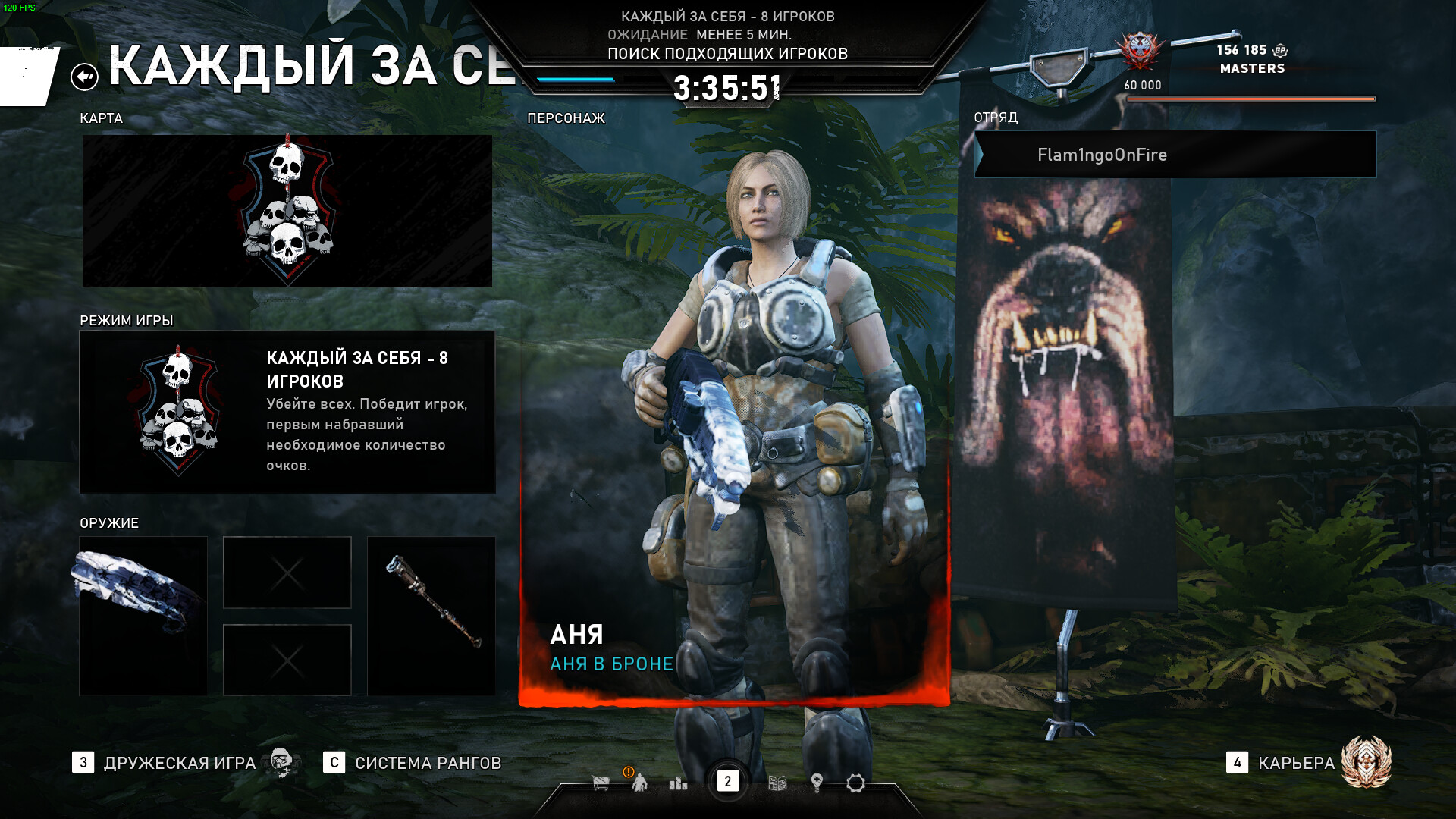The width and height of the screenshot is (1456, 819).
Task: Click the Flam1ngoOnFire squad entry
Action: (x=1175, y=155)
